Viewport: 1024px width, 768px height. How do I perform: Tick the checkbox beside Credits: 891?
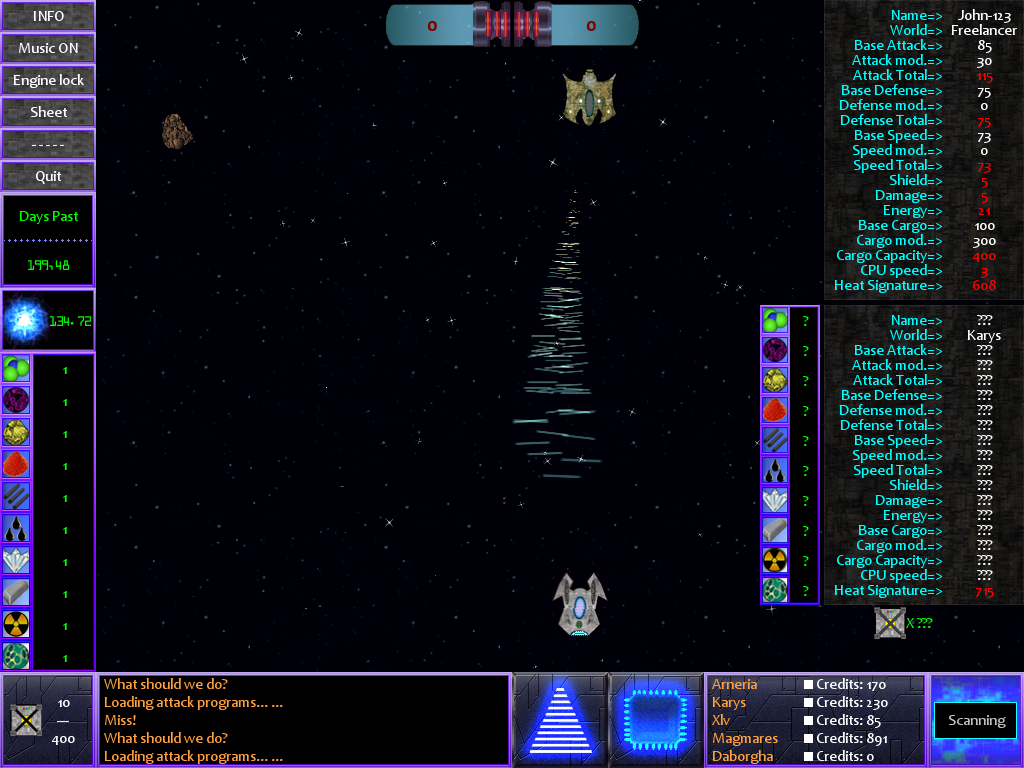point(809,739)
